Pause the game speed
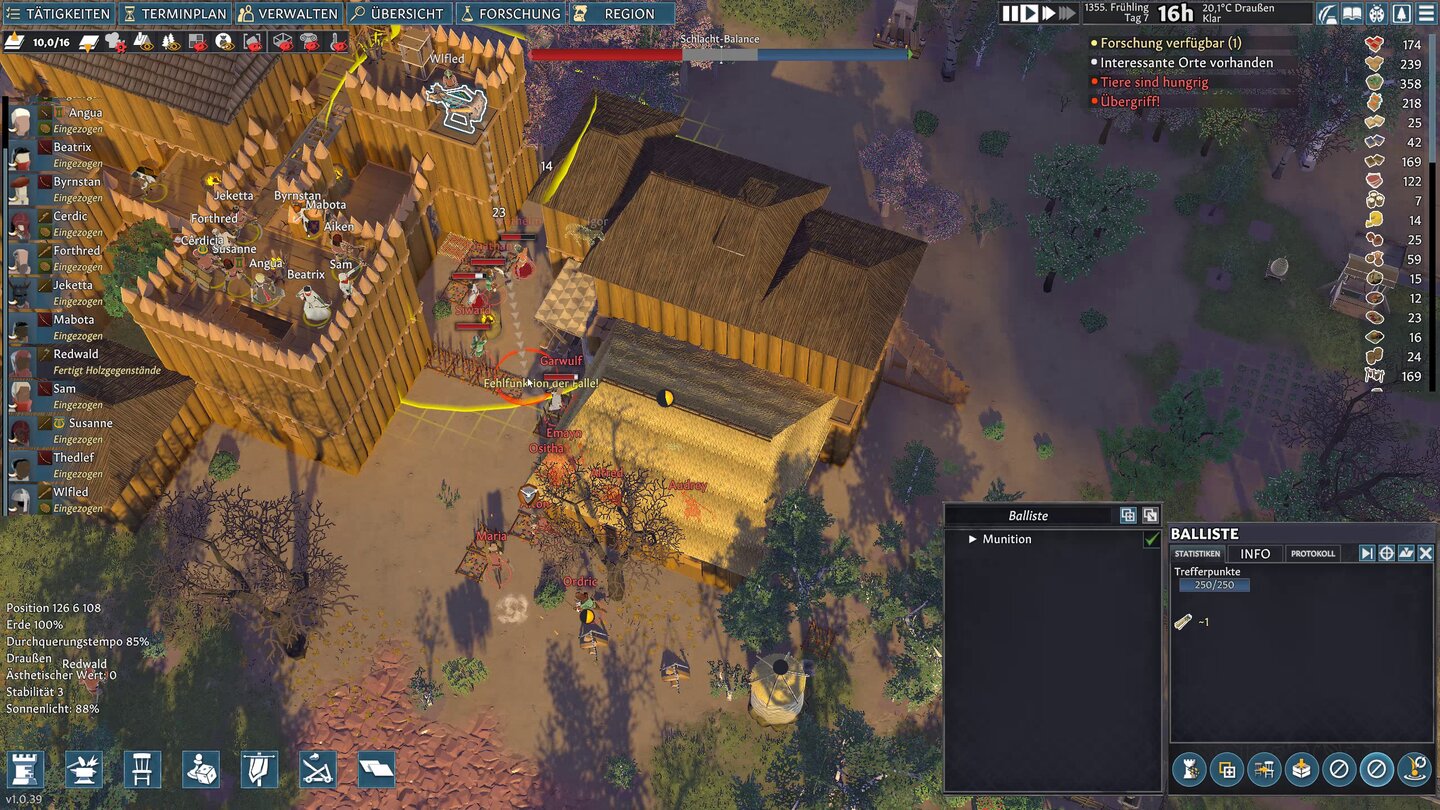This screenshot has width=1440, height=810. 1011,13
